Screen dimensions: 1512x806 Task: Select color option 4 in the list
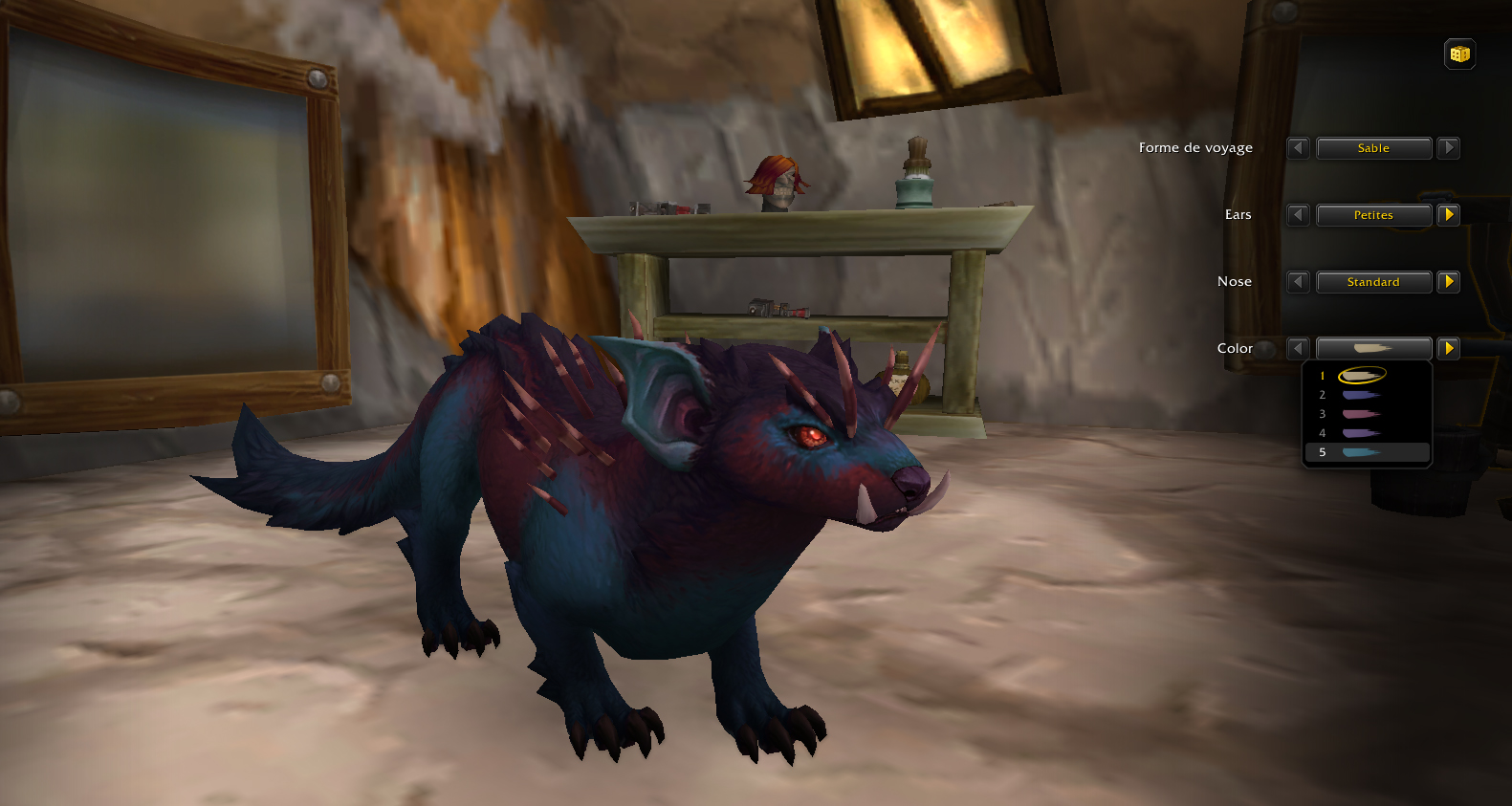pyautogui.click(x=1362, y=432)
